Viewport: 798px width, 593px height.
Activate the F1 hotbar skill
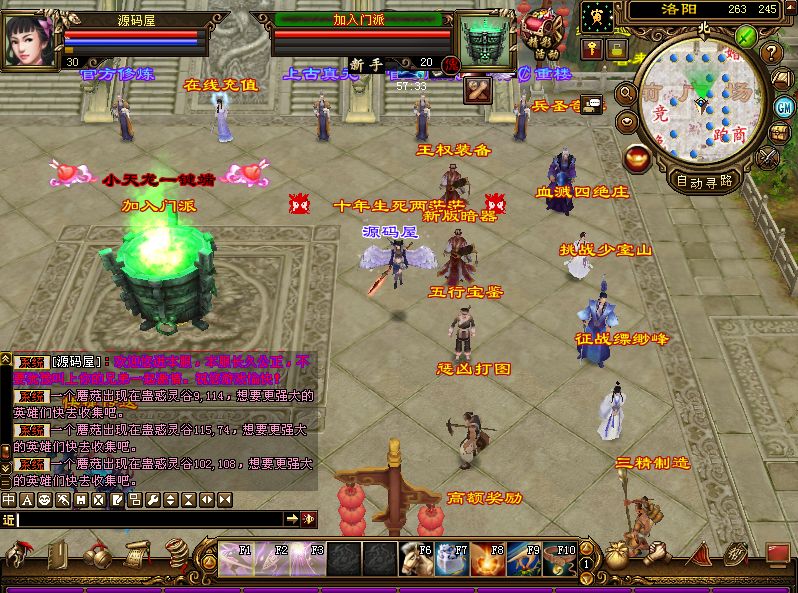237,558
